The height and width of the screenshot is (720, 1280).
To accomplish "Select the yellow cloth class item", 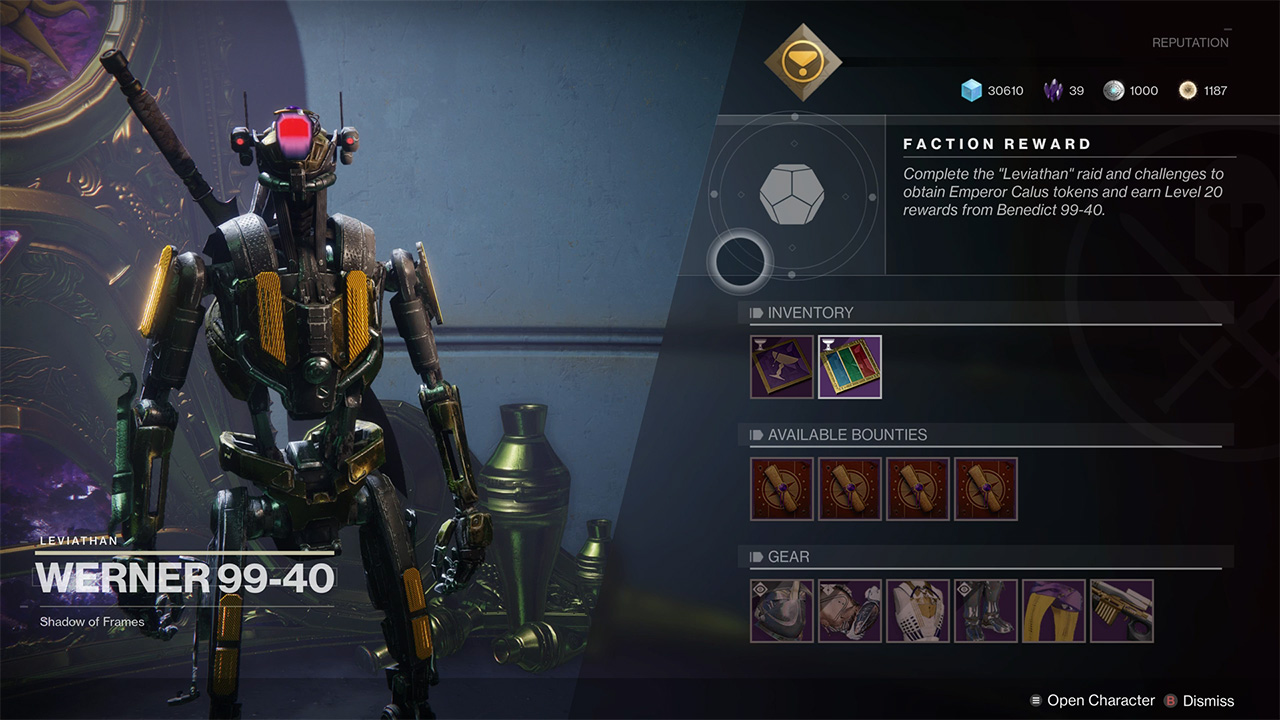I will click(x=1054, y=611).
